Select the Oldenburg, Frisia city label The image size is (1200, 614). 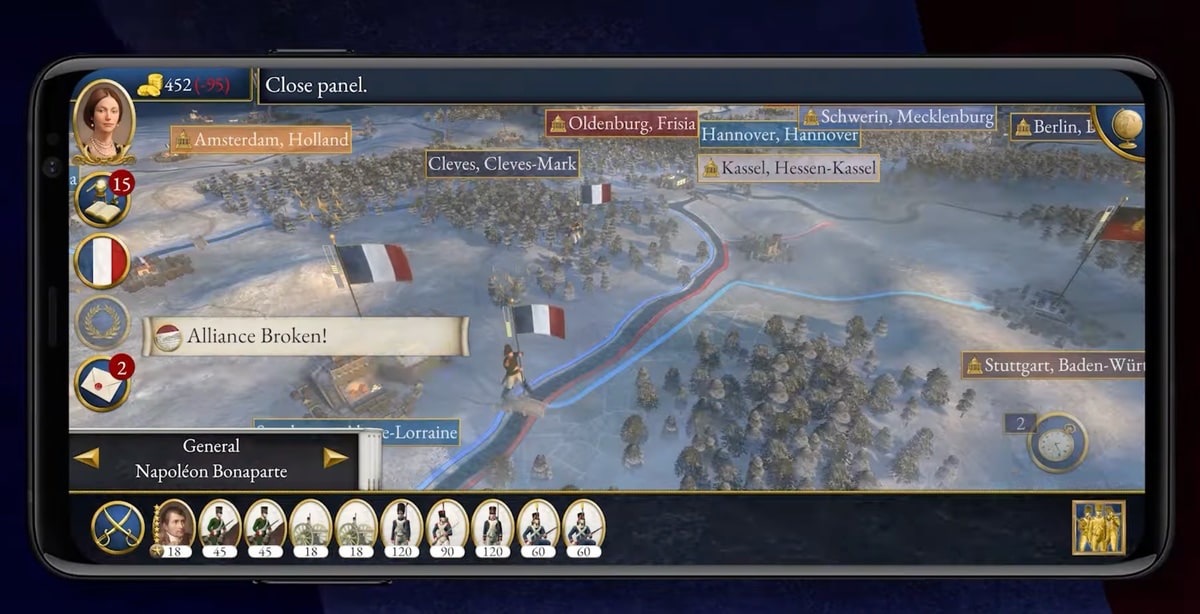[x=622, y=124]
